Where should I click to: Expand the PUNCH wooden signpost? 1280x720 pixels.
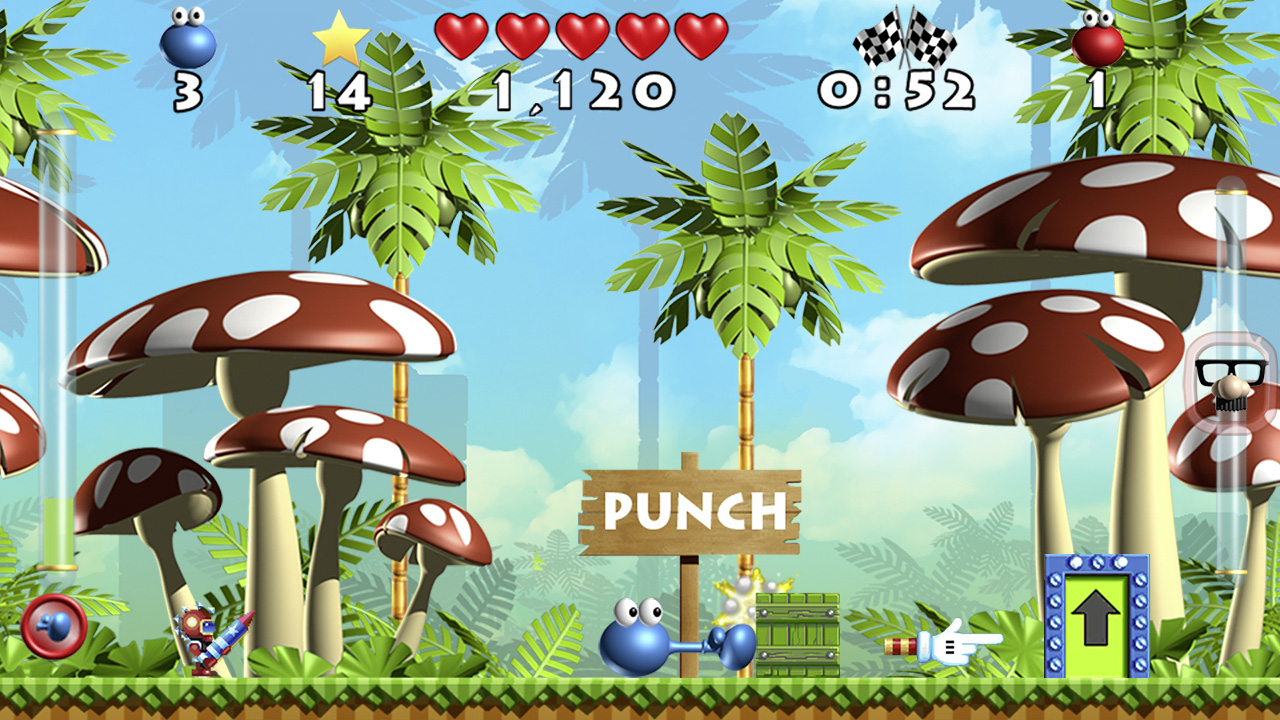(x=693, y=510)
